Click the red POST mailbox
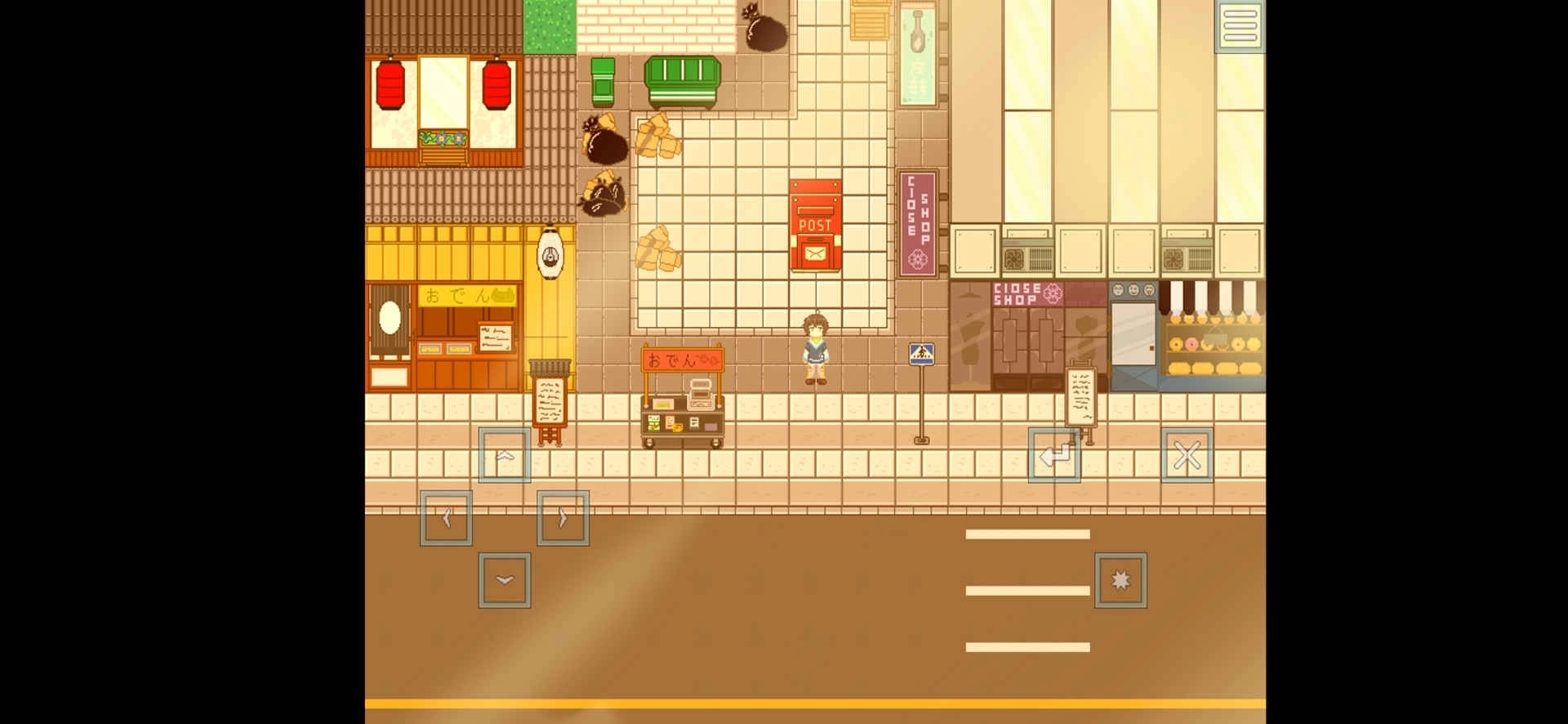1568x724 pixels. point(815,225)
